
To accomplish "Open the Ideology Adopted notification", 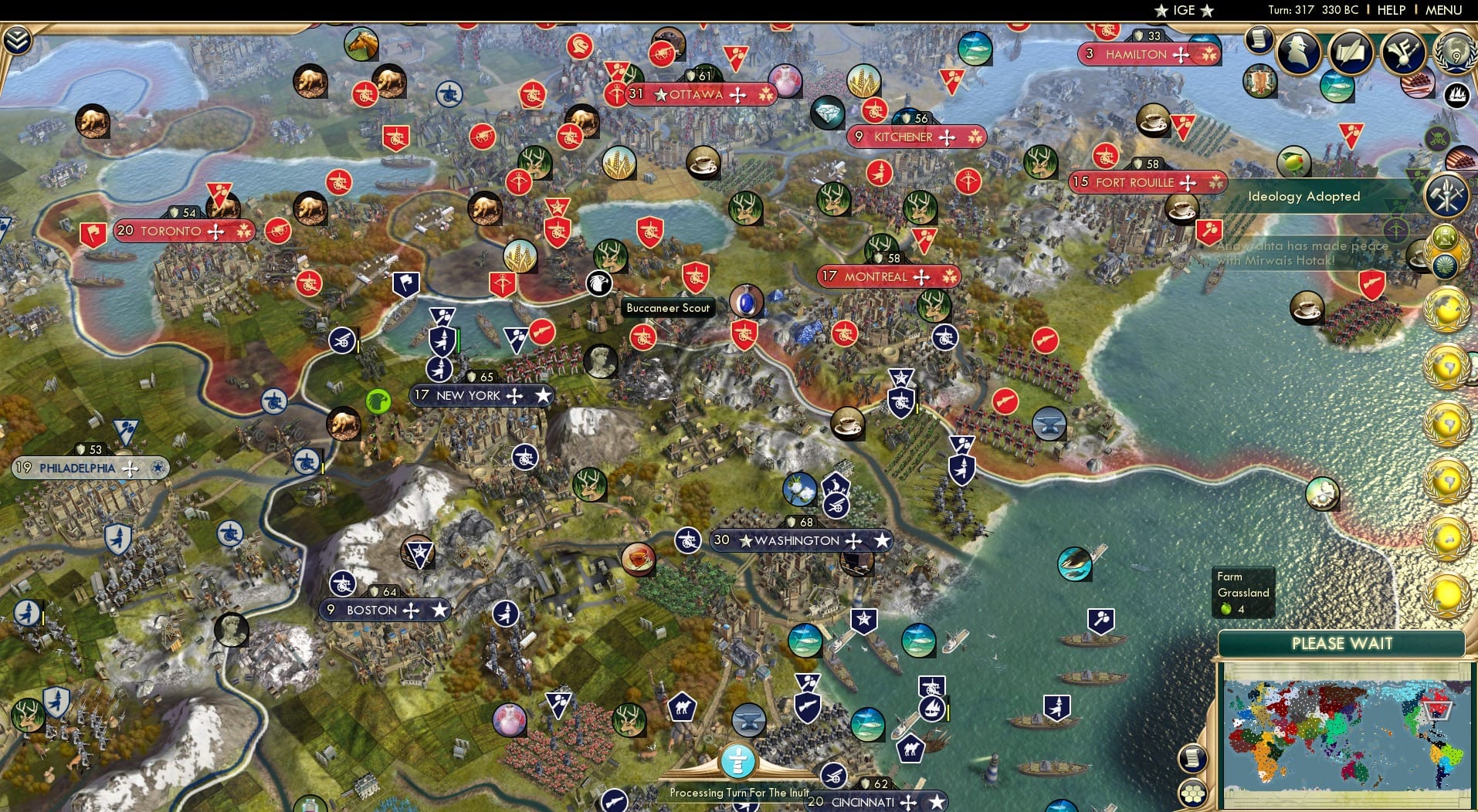I will (x=1305, y=197).
